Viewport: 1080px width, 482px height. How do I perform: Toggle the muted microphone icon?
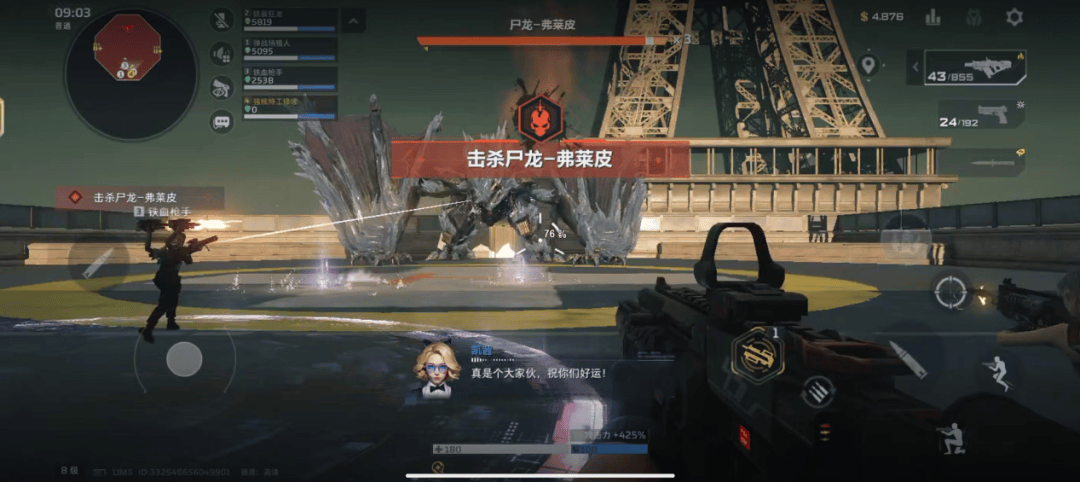click(x=222, y=20)
